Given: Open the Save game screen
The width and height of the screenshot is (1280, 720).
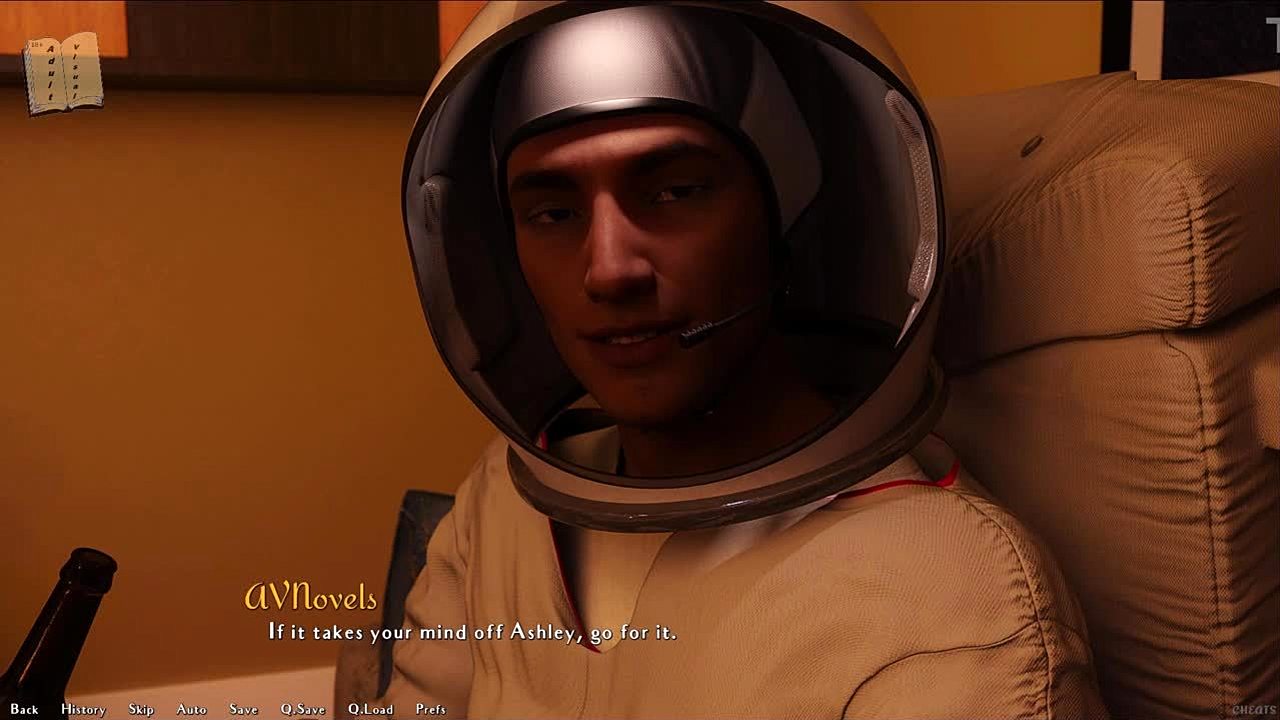Looking at the screenshot, I should coord(243,709).
